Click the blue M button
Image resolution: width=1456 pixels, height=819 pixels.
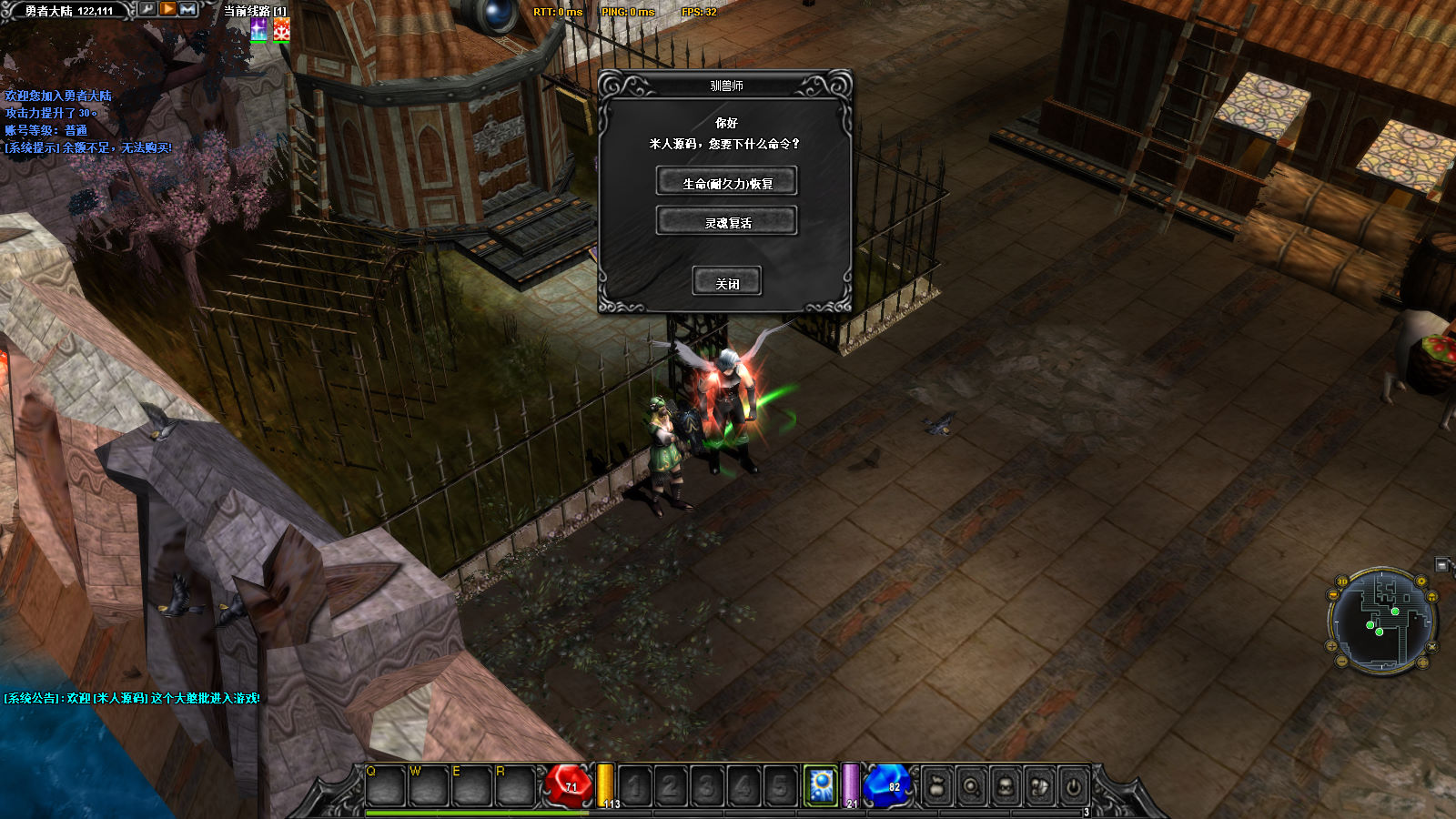click(x=188, y=9)
